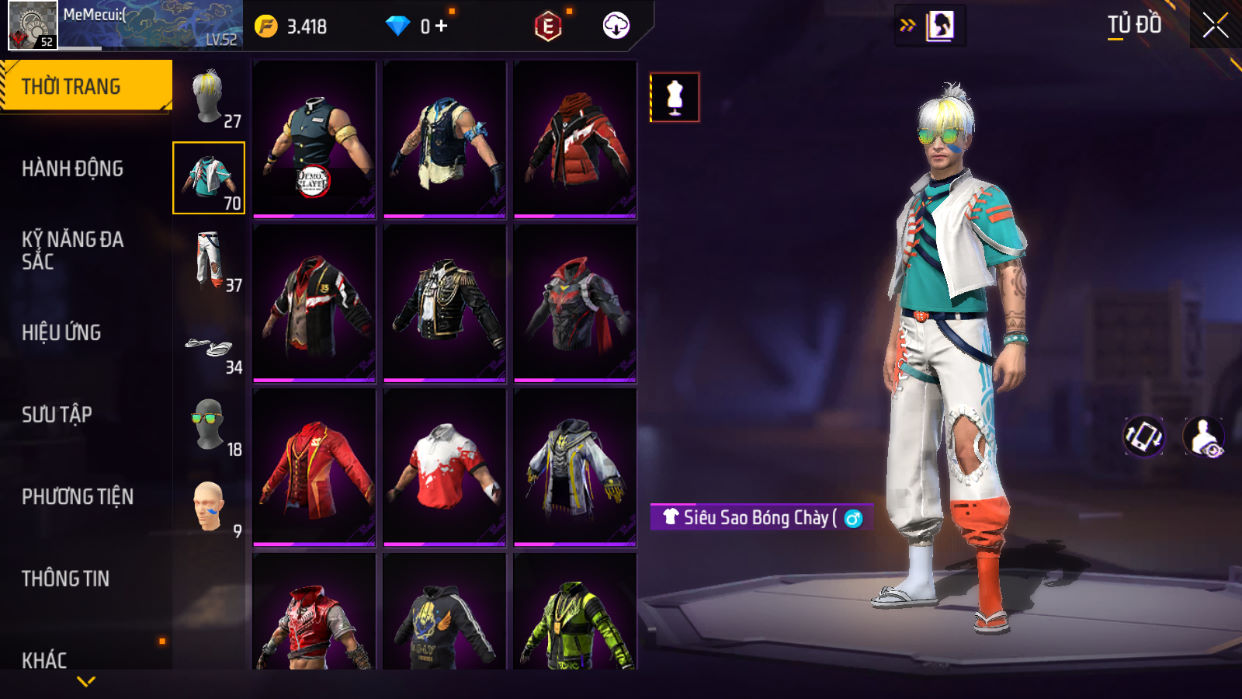This screenshot has height=699, width=1242.
Task: Show the Thông Tin section
Action: pyautogui.click(x=66, y=579)
